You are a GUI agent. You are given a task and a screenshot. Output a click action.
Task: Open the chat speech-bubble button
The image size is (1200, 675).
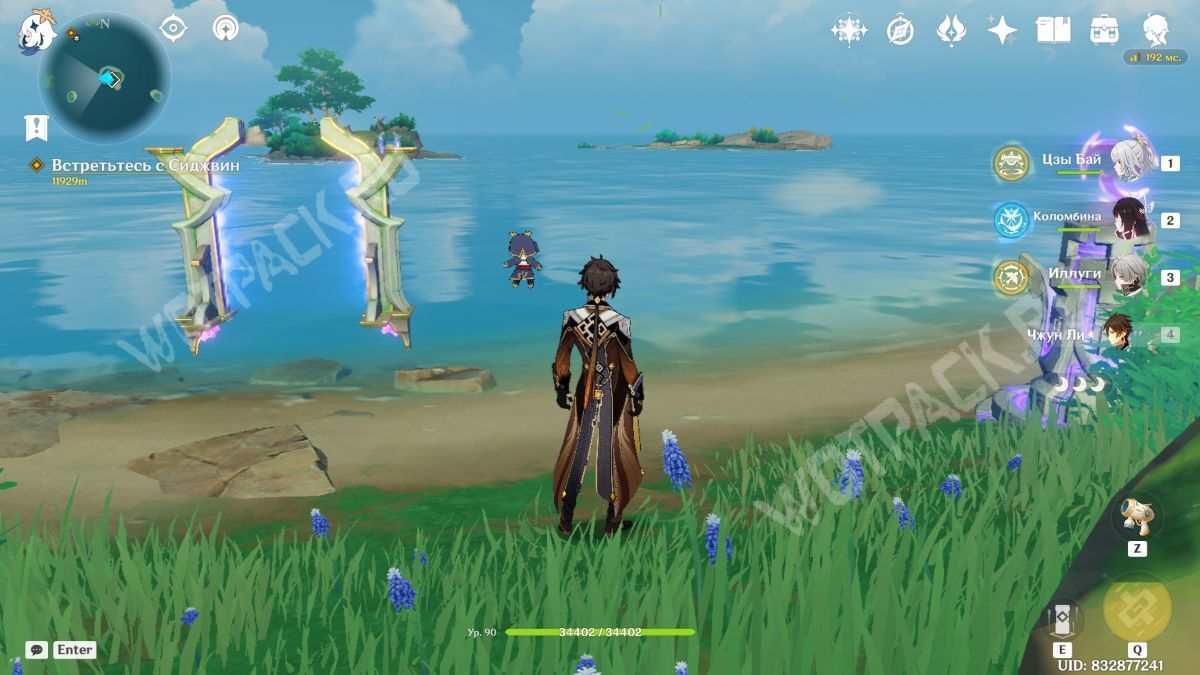37,650
